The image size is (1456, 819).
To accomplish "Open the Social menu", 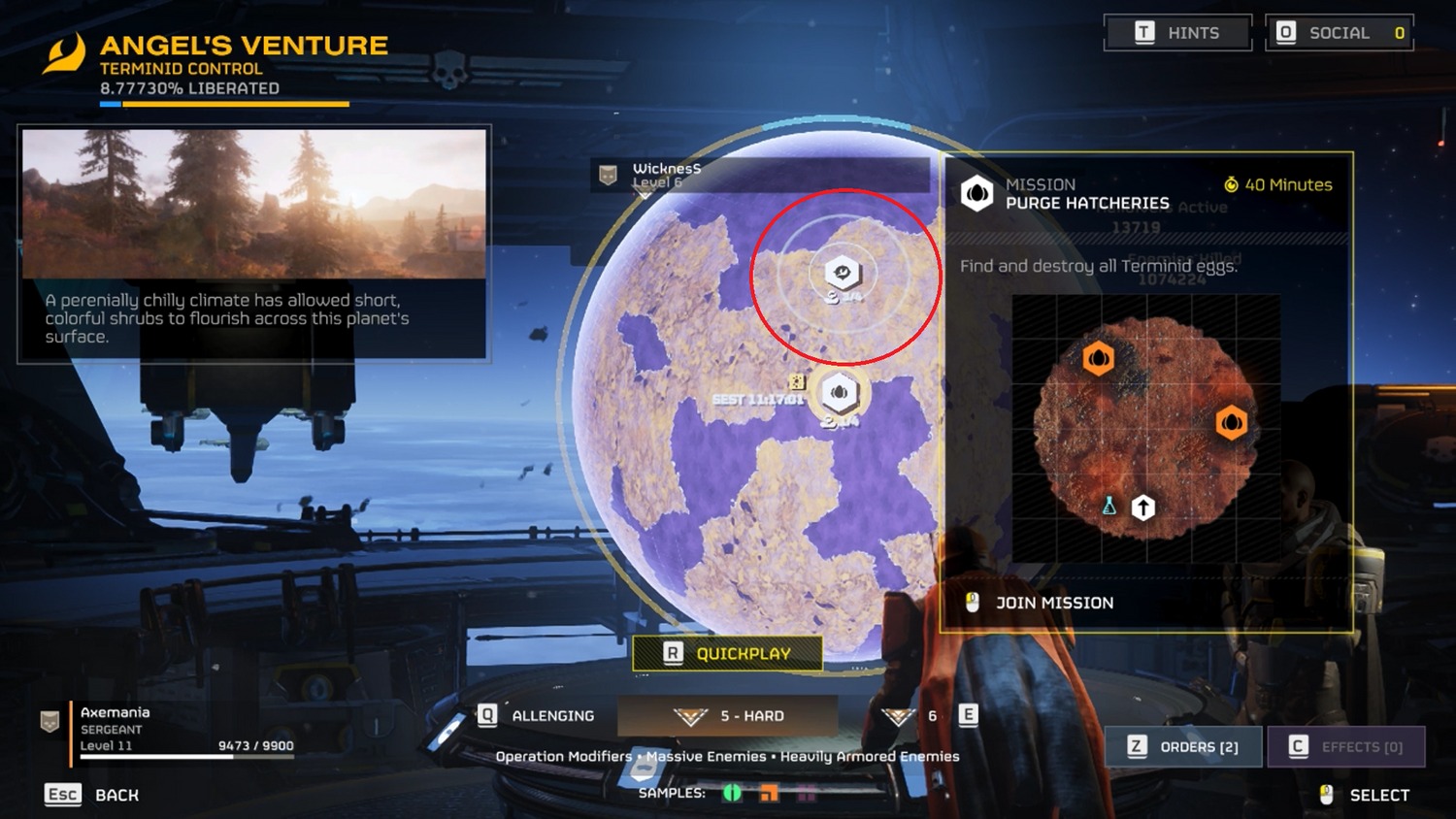I will 1339,33.
